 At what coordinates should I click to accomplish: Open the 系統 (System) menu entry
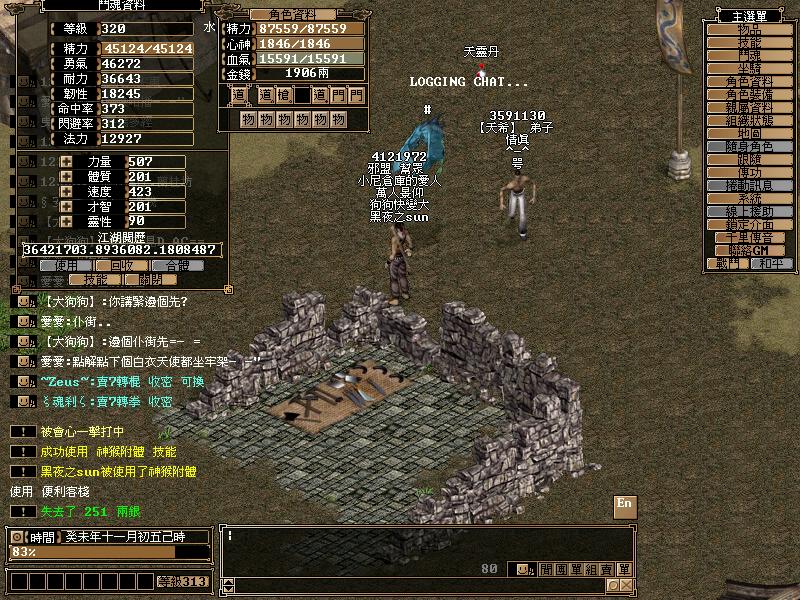[748, 198]
